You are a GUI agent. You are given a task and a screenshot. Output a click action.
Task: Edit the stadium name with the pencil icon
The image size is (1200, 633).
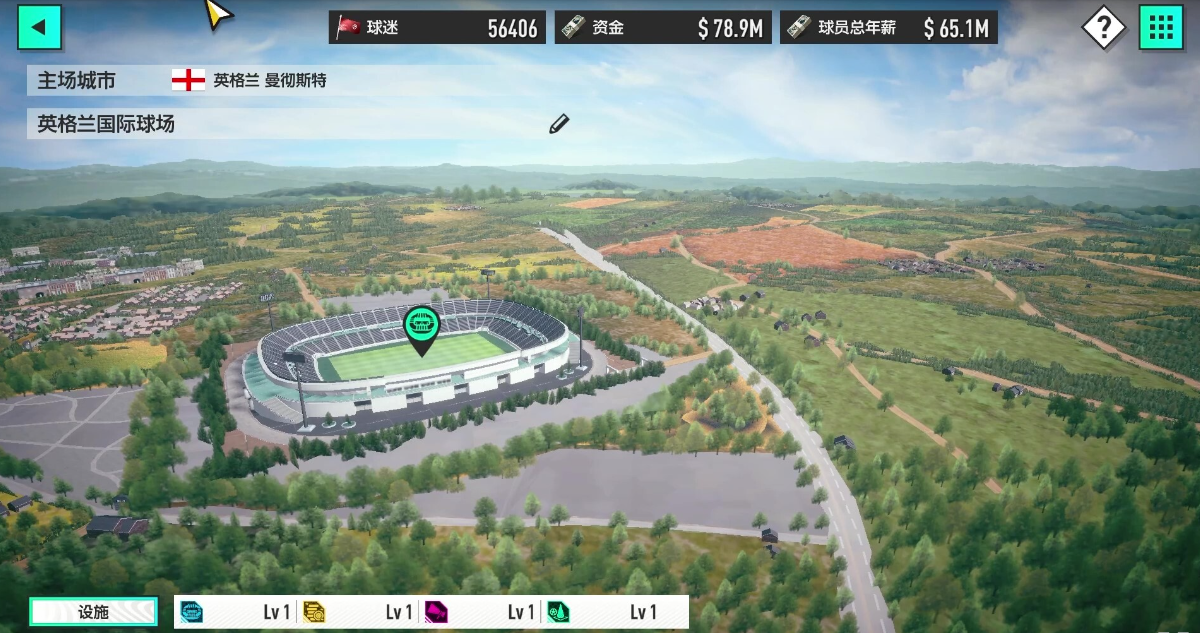(559, 124)
